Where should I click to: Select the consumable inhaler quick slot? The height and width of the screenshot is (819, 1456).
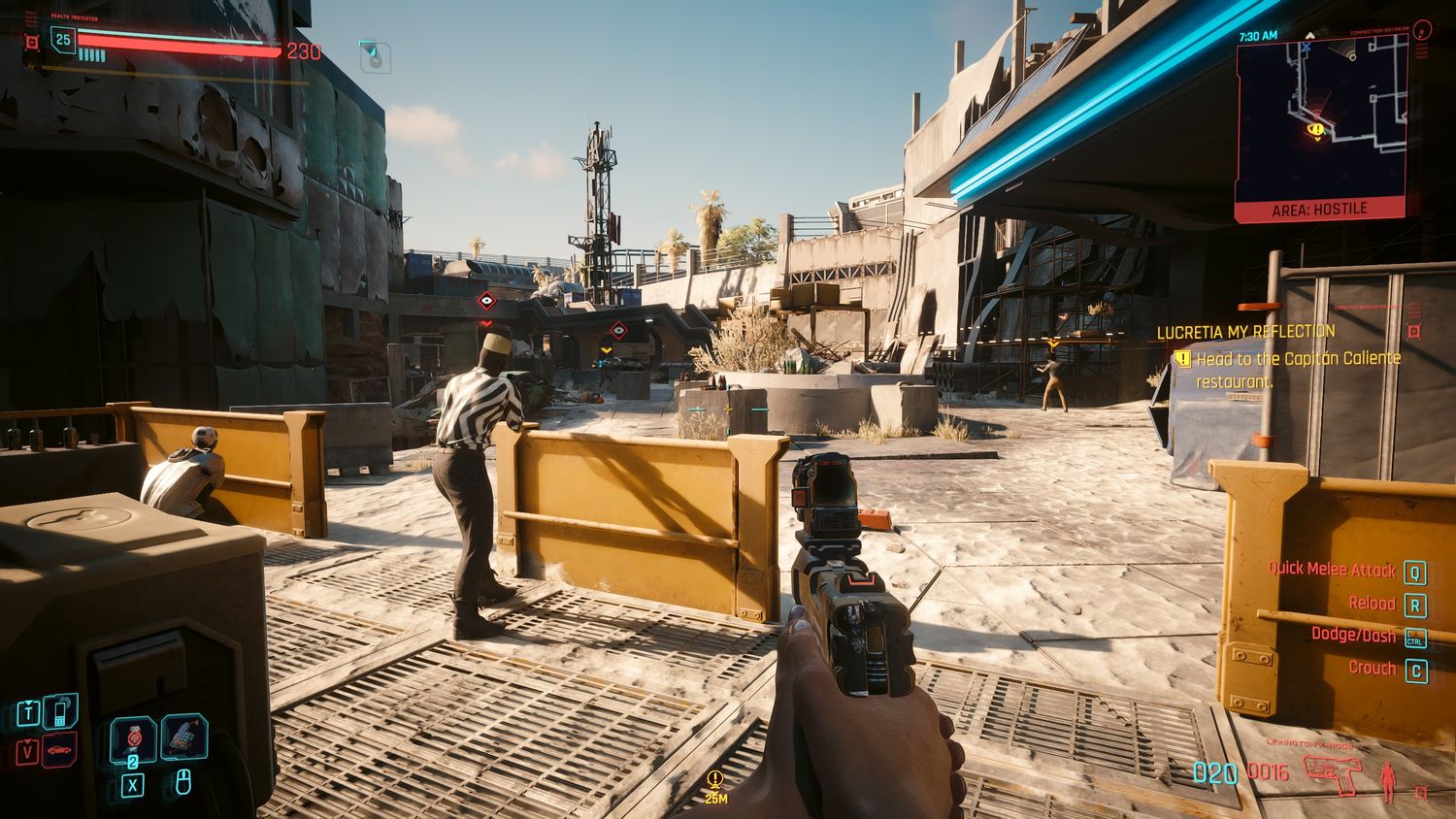(x=183, y=737)
